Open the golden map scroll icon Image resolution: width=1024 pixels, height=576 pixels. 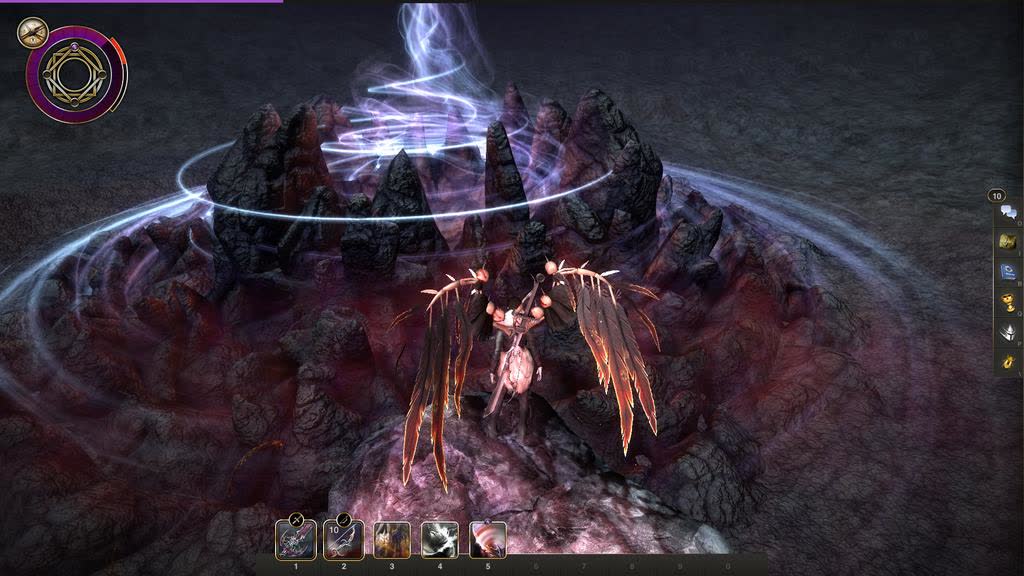tap(1008, 241)
